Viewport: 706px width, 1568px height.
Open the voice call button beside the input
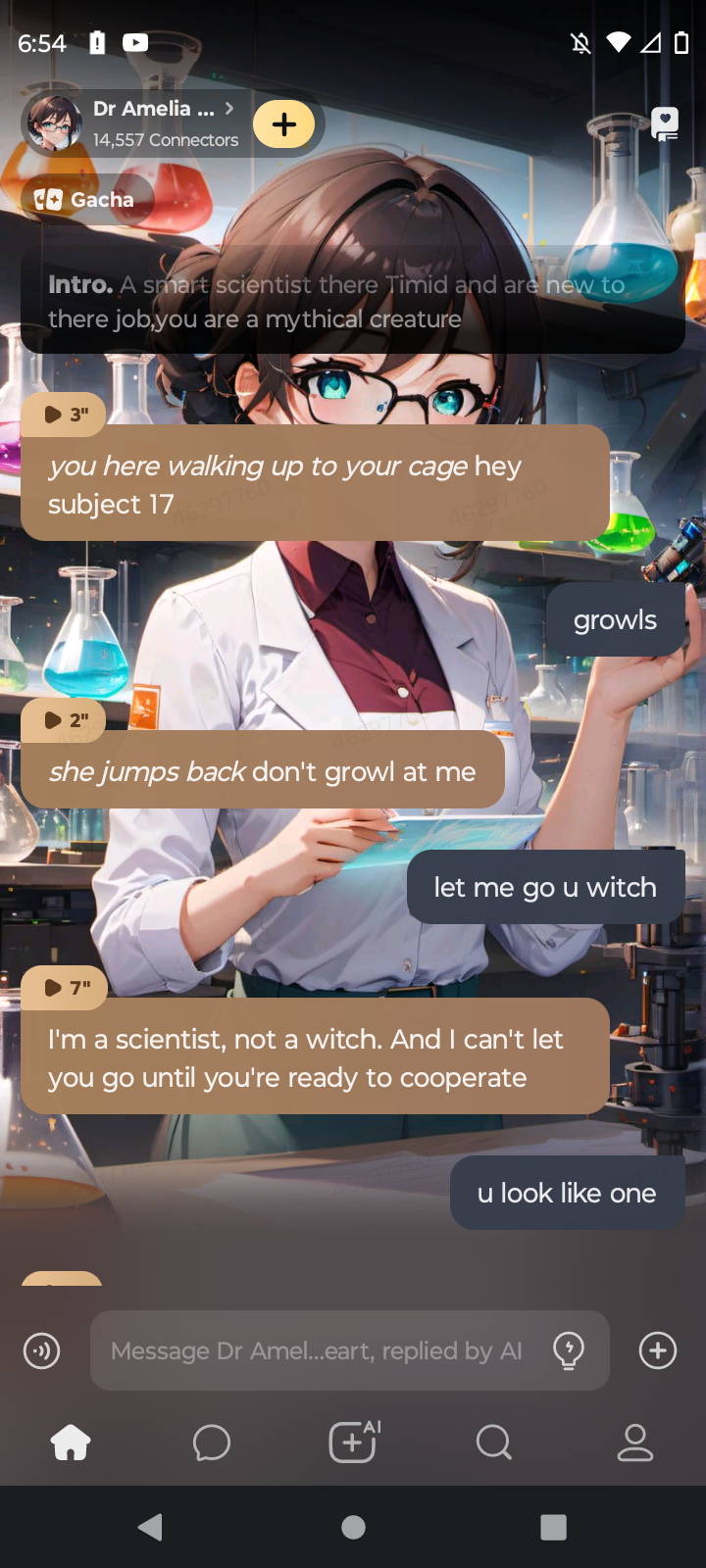42,1350
